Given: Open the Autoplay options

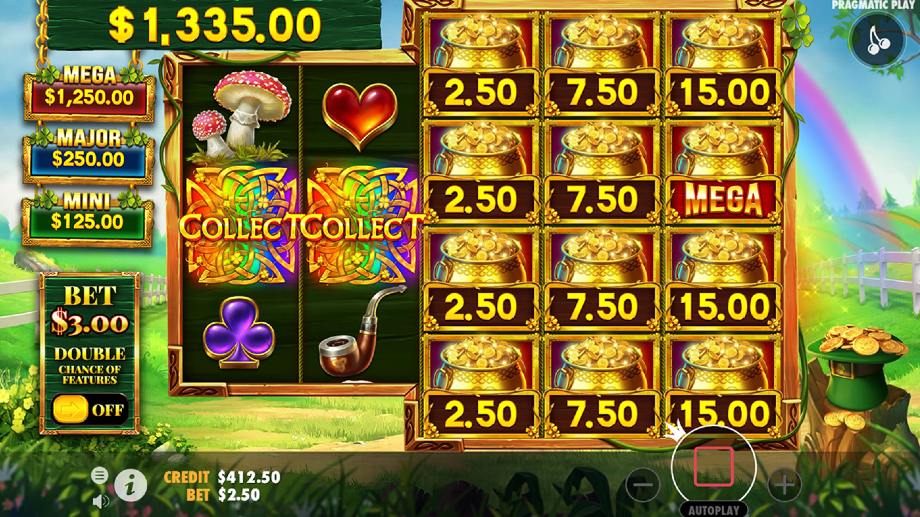Looking at the screenshot, I should 713,508.
